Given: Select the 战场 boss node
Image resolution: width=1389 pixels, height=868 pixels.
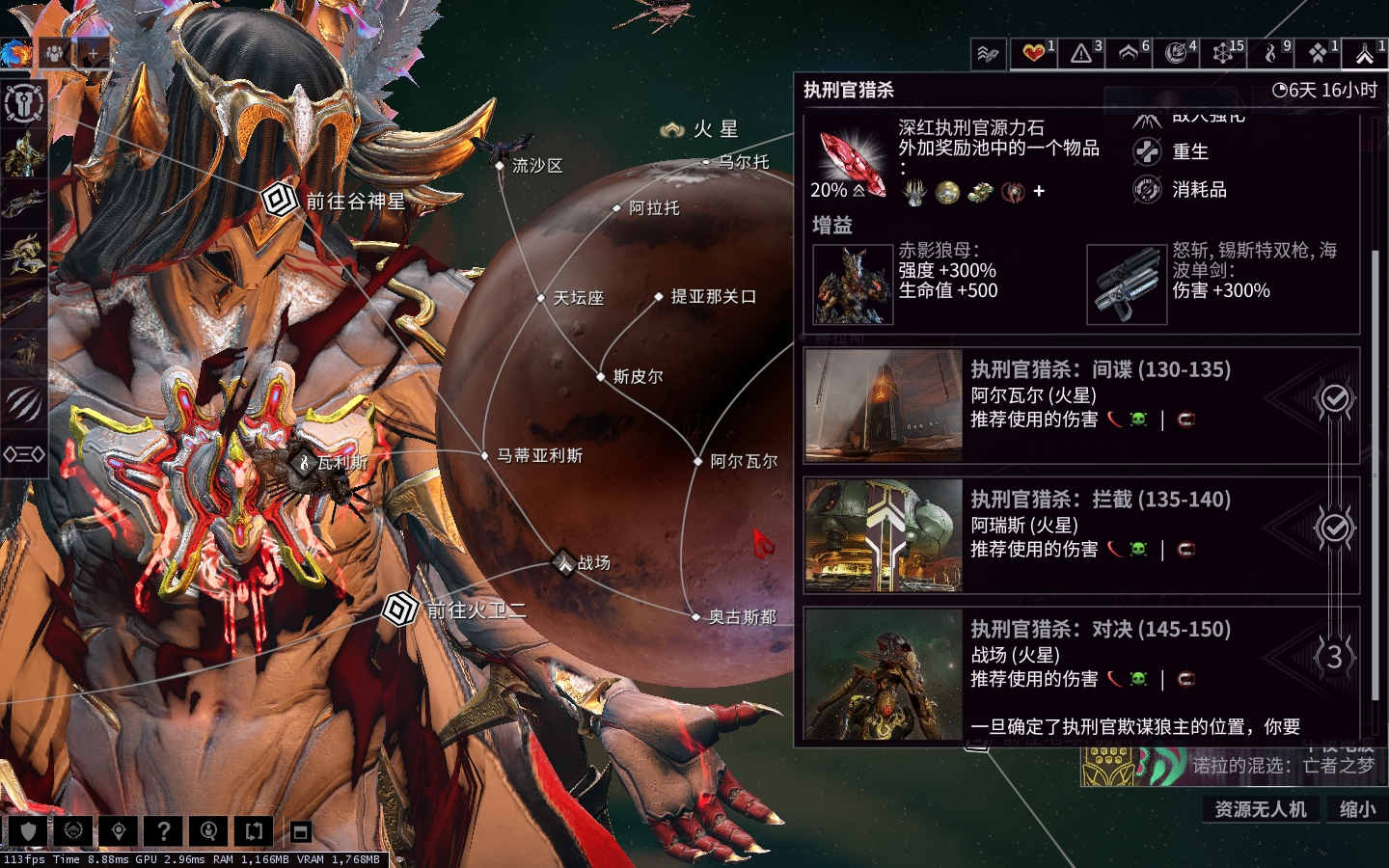Looking at the screenshot, I should click(563, 562).
